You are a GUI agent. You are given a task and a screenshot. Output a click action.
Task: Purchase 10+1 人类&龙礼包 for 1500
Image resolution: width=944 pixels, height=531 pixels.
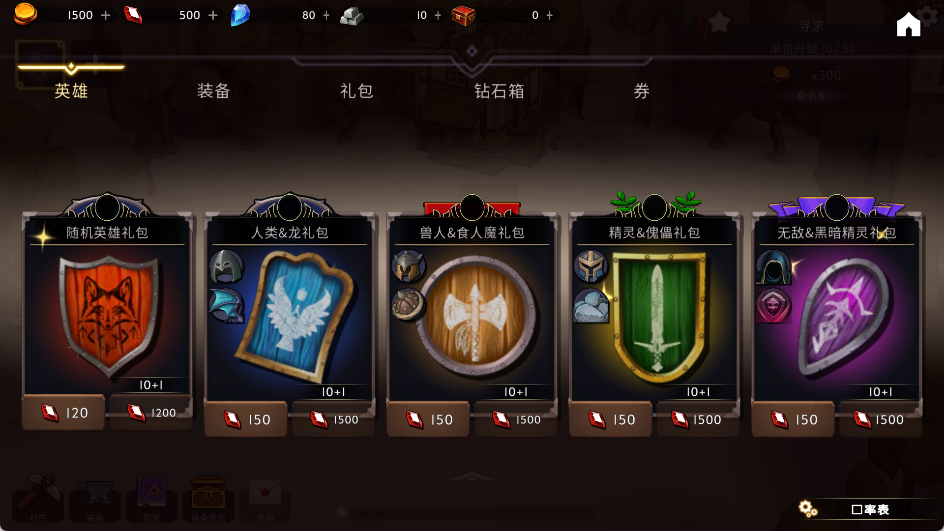[333, 420]
